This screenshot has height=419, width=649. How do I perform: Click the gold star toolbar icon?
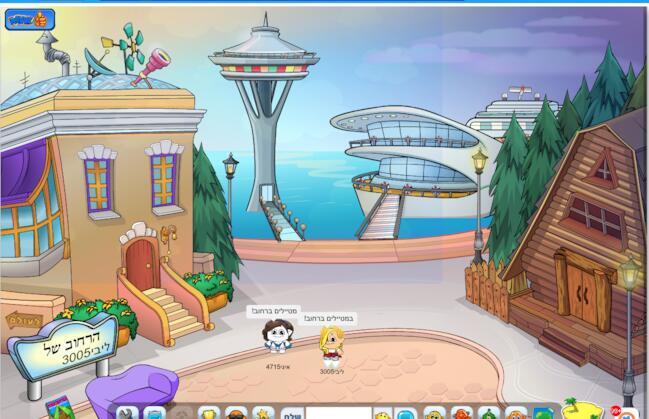263,413
